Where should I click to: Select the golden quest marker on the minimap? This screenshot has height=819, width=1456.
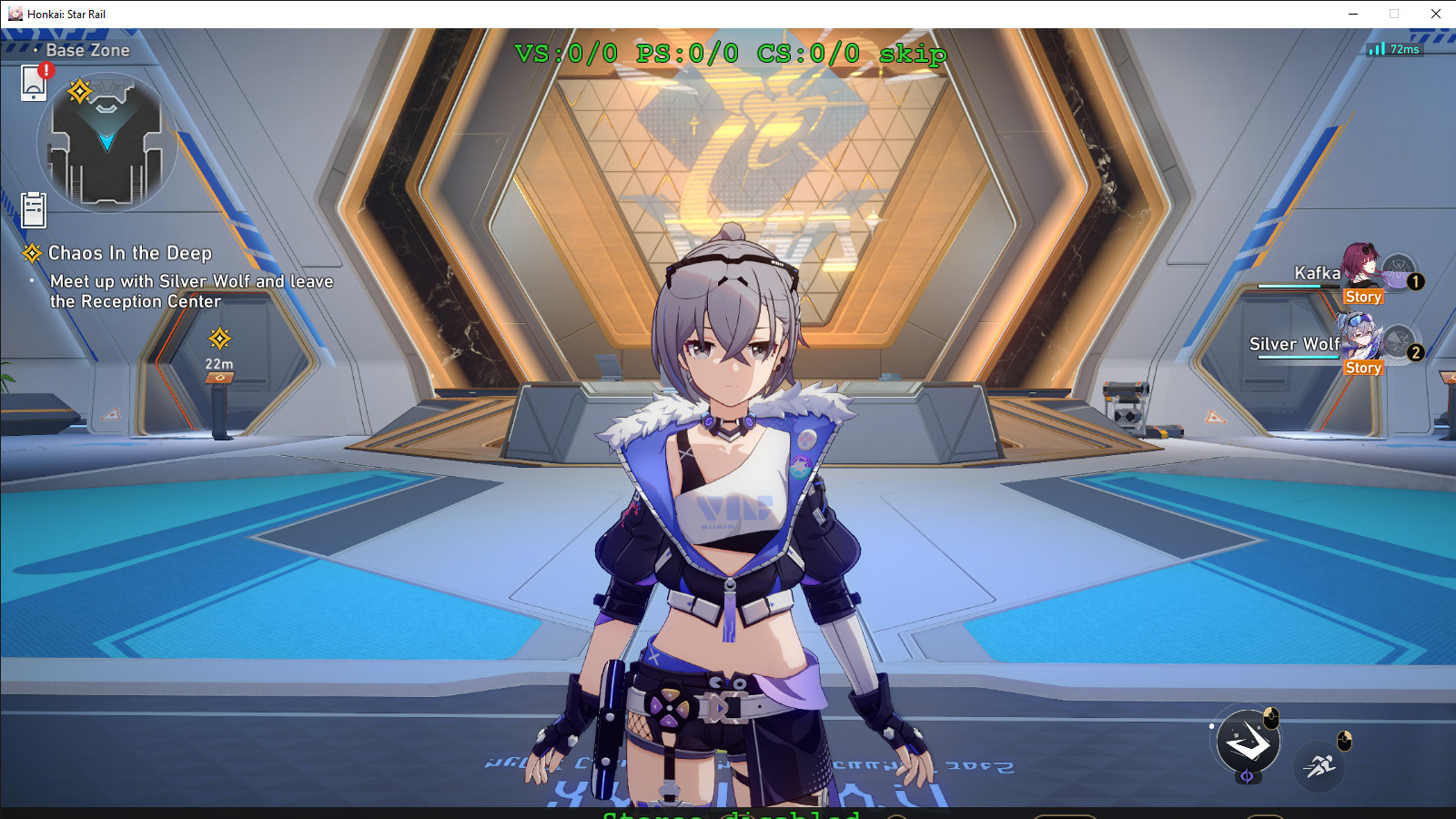click(79, 89)
